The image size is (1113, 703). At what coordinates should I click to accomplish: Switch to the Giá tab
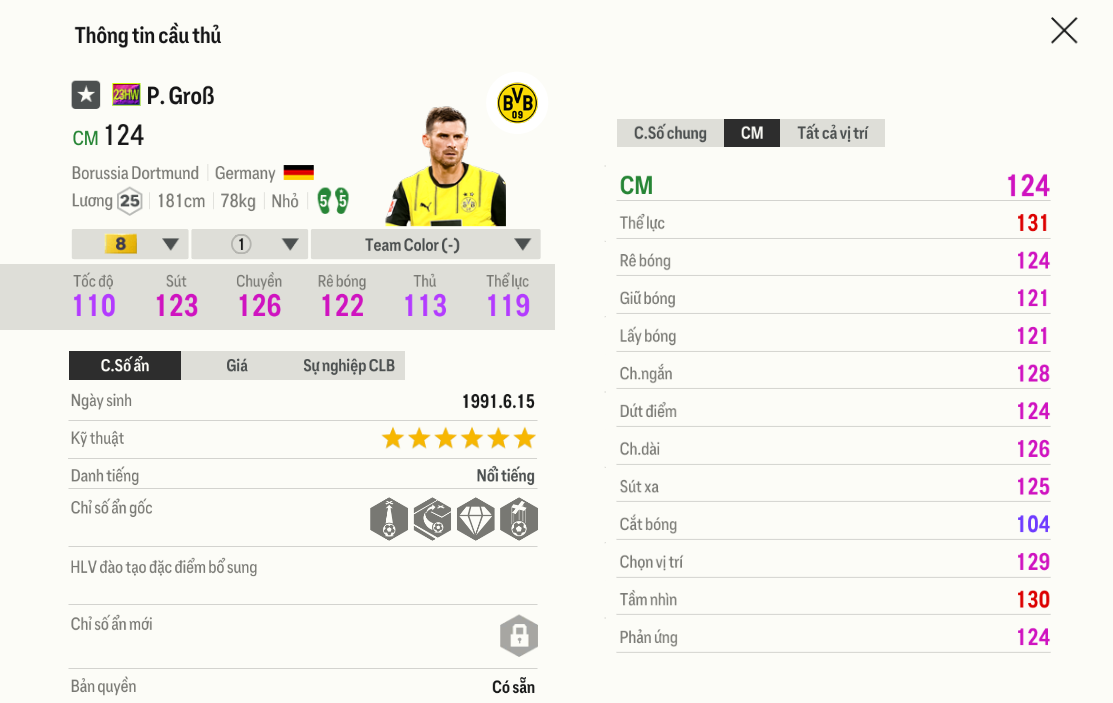coord(237,366)
